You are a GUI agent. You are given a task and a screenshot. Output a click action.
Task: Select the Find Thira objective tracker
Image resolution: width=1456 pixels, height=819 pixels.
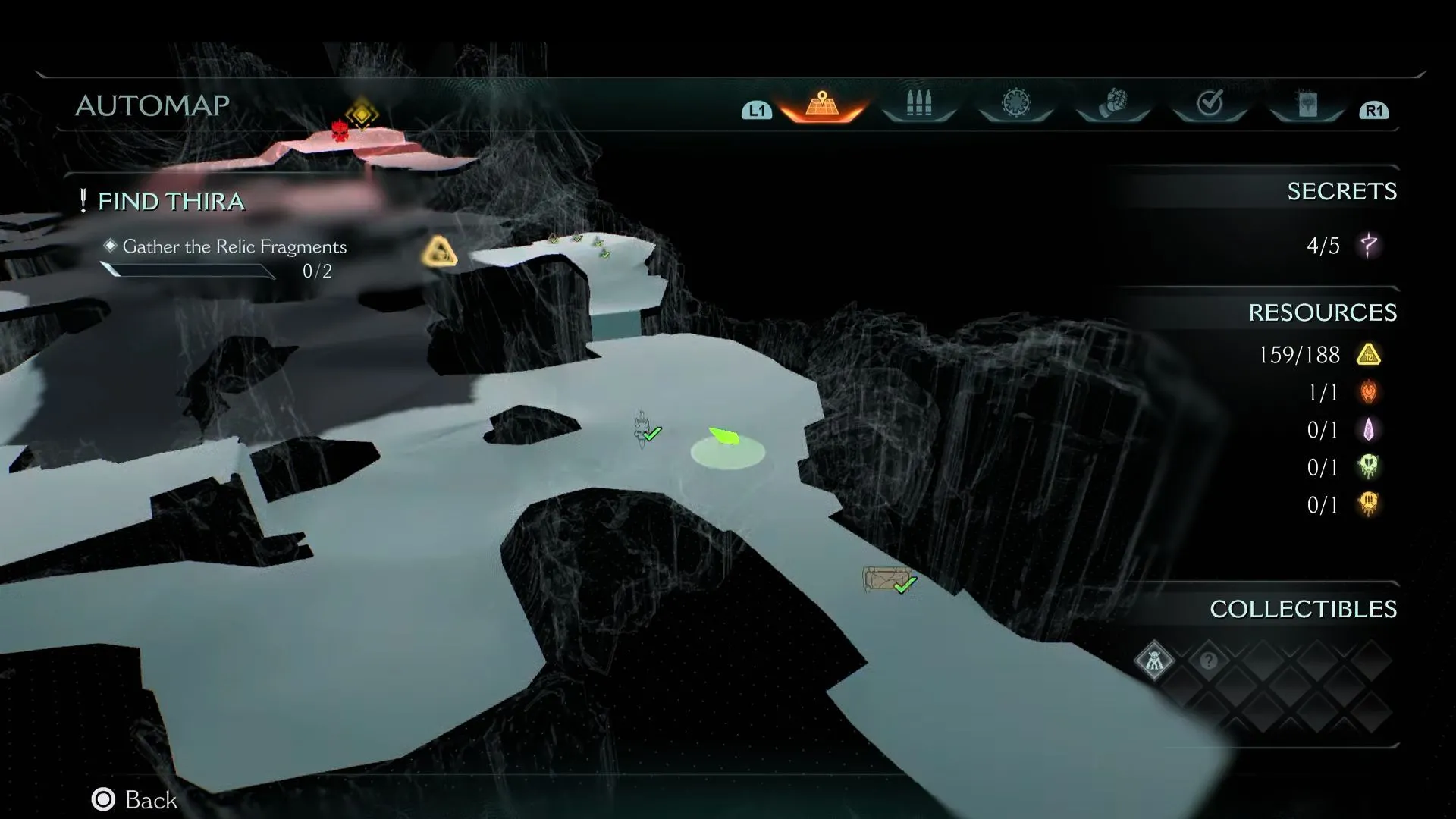pos(171,202)
